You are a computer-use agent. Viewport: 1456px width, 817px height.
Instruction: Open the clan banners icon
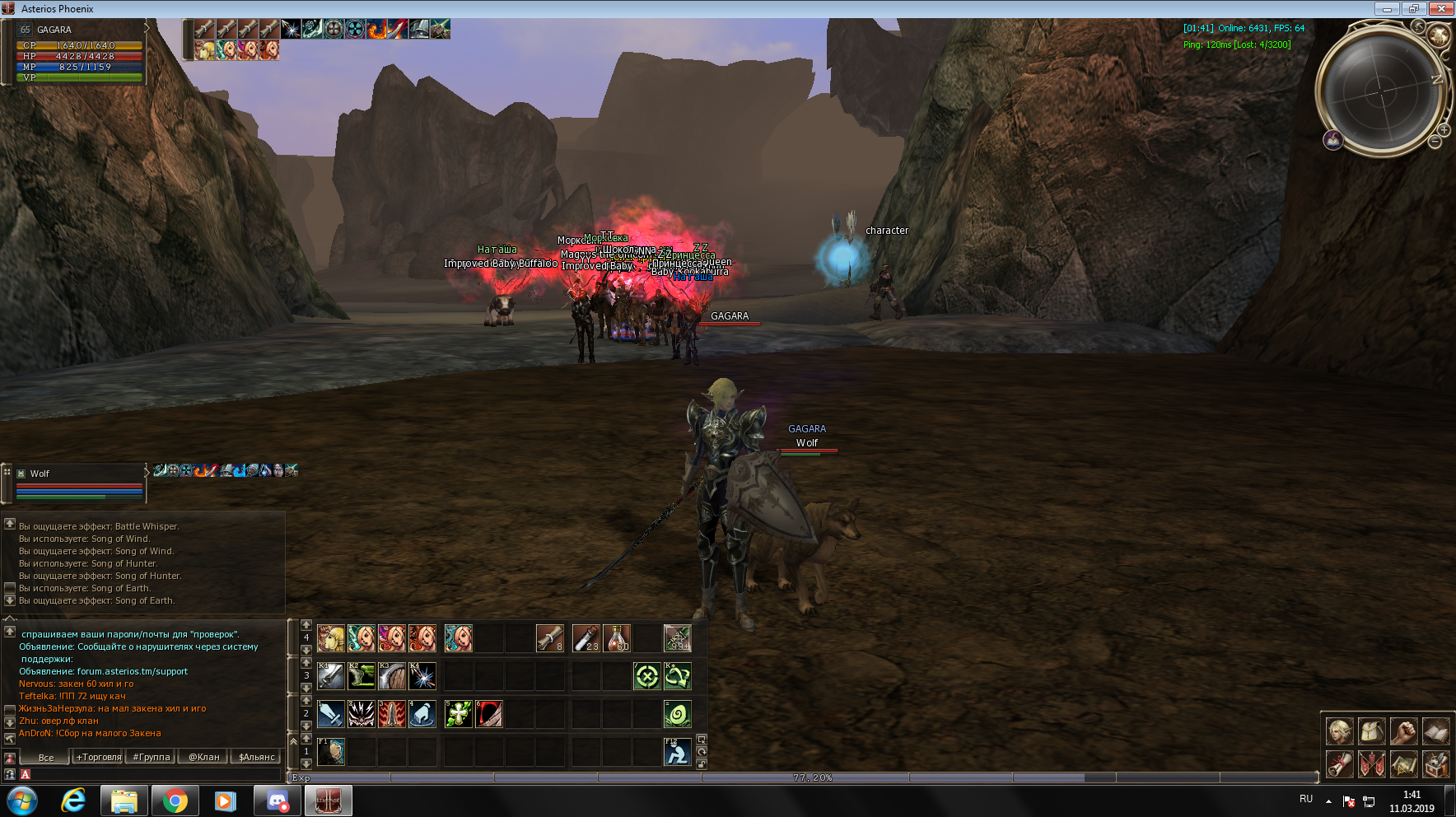1372,764
